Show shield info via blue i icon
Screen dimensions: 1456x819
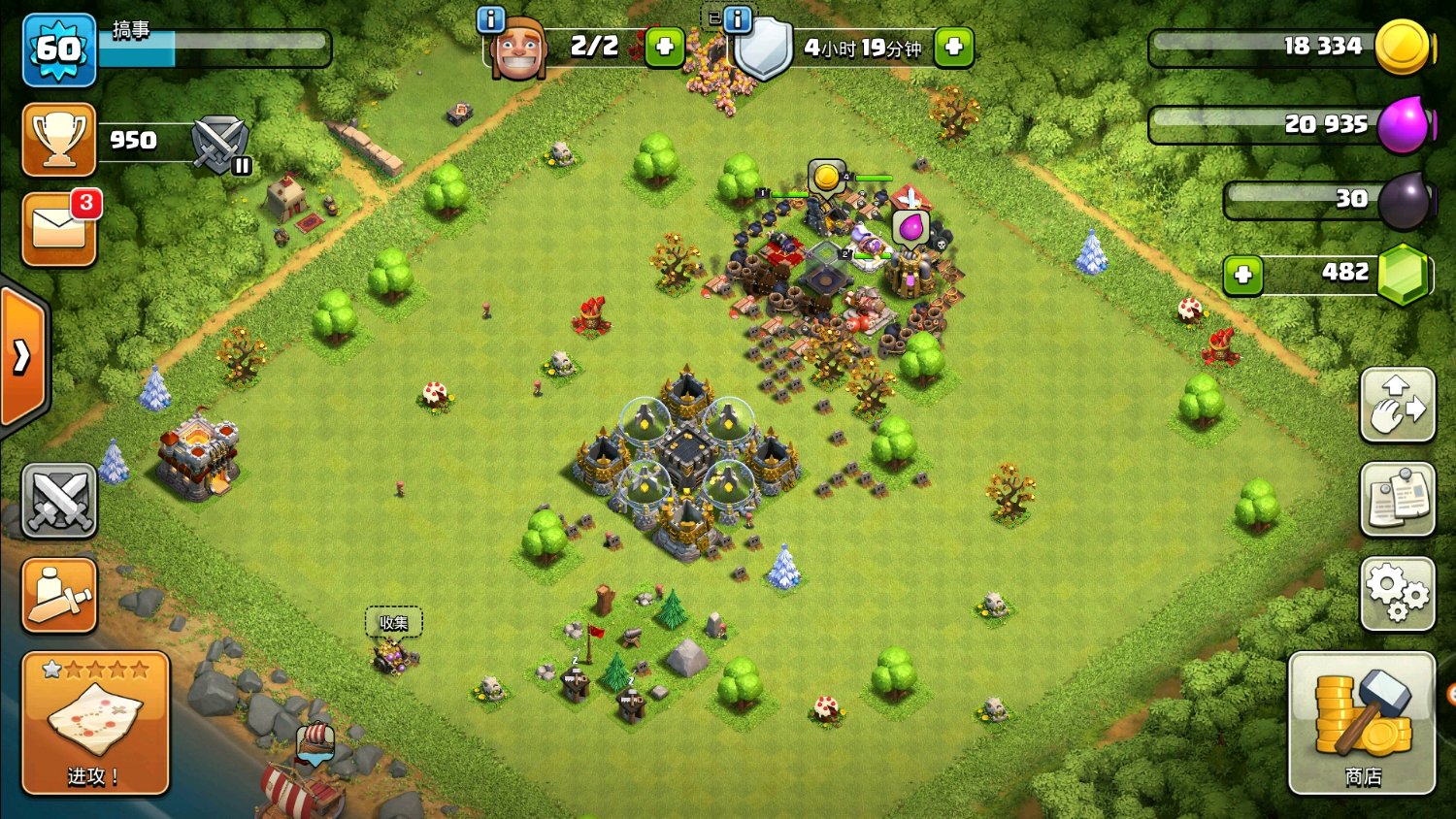(738, 18)
